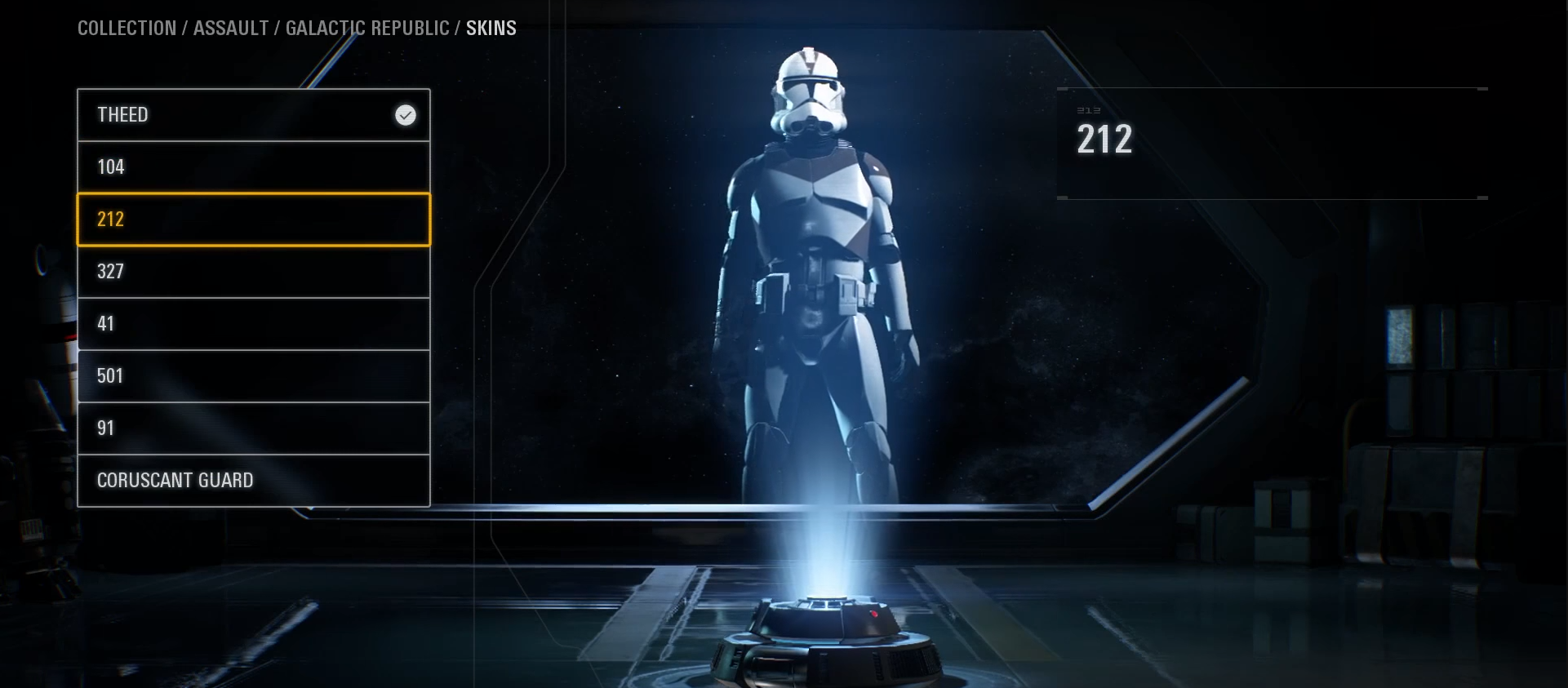
Task: Select the Theed skin
Action: [253, 115]
